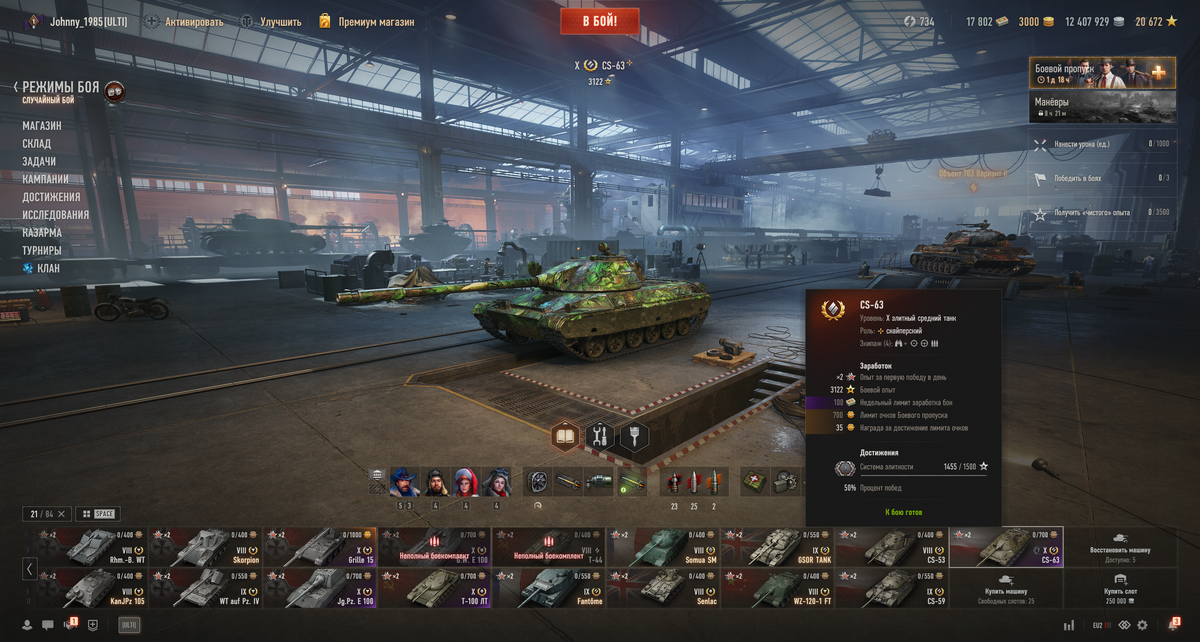Open the МАГАЗИН menu entry
Screen dimensions: 1200x642
pos(42,126)
